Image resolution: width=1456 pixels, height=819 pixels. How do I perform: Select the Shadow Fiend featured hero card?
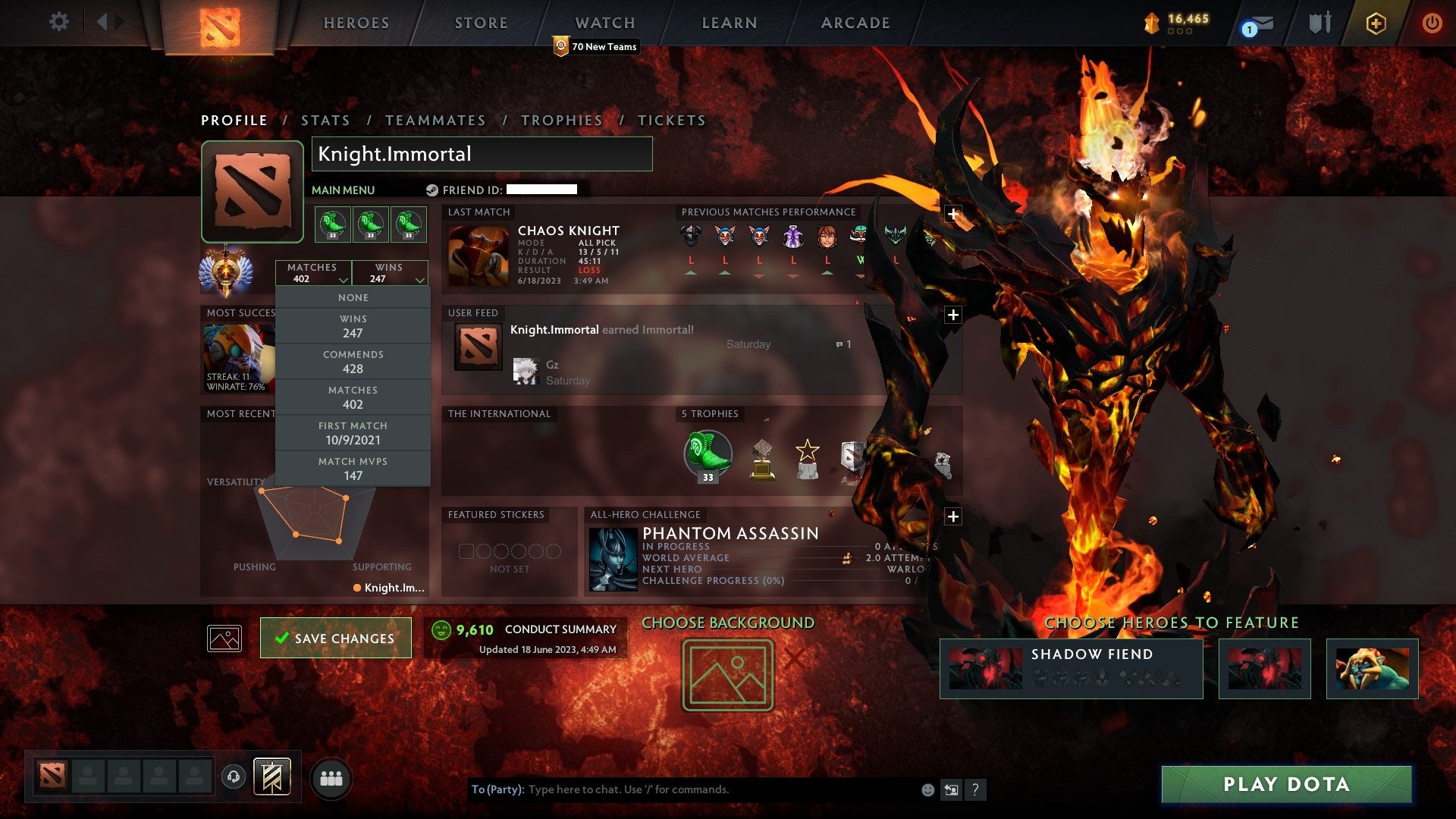tap(1071, 668)
